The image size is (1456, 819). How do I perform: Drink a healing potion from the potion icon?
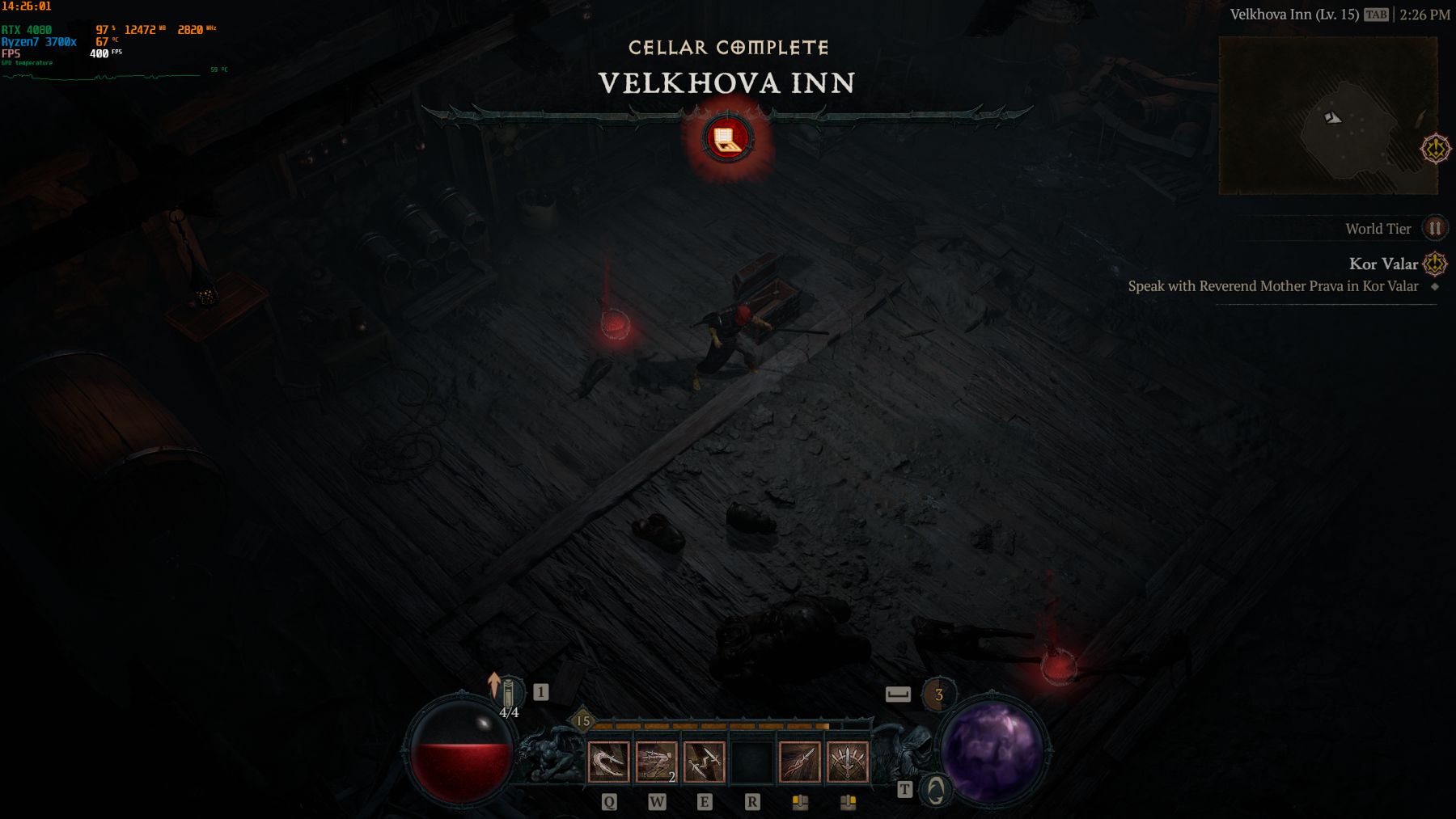pyautogui.click(x=508, y=695)
